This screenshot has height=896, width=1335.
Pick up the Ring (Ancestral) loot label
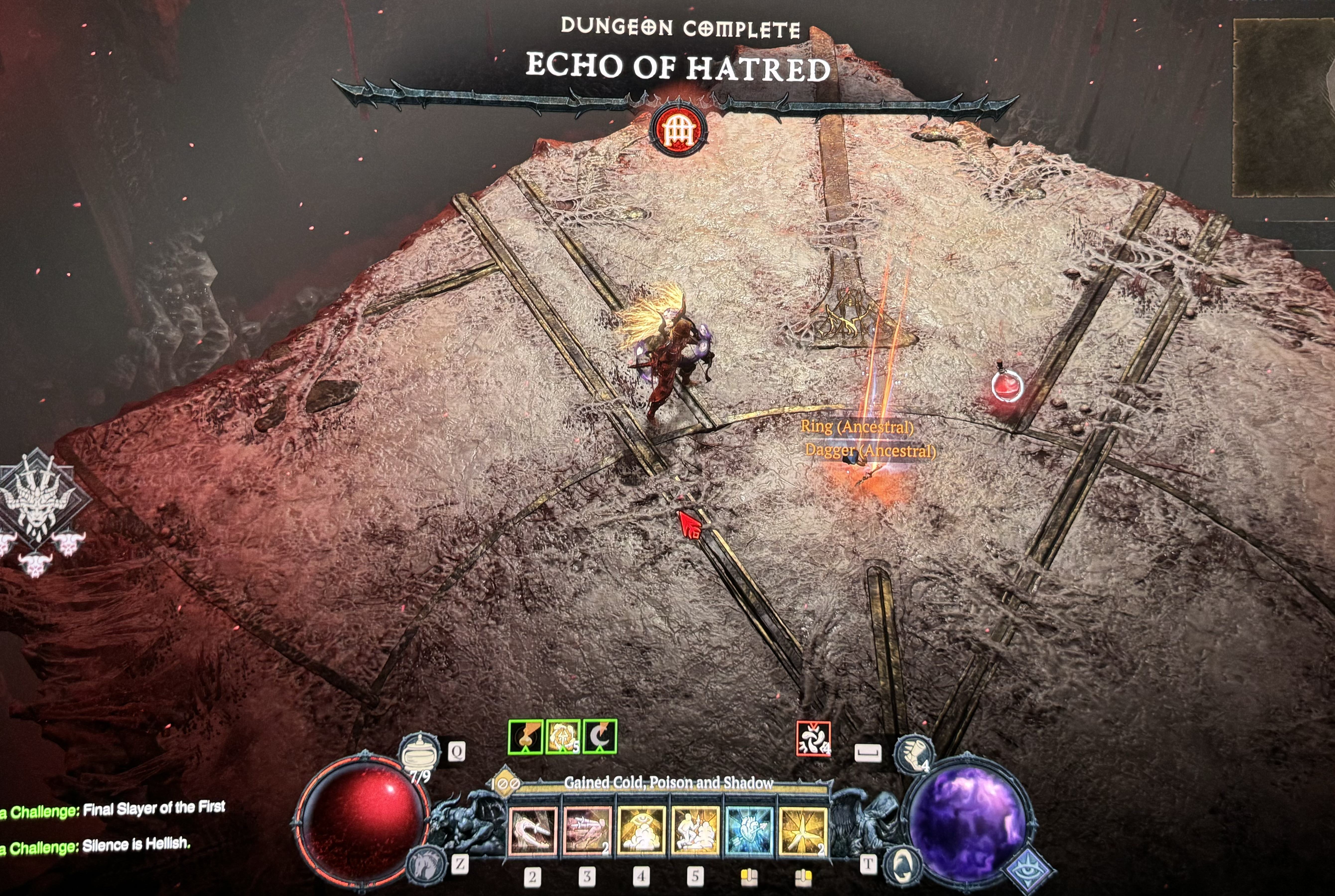pos(856,426)
